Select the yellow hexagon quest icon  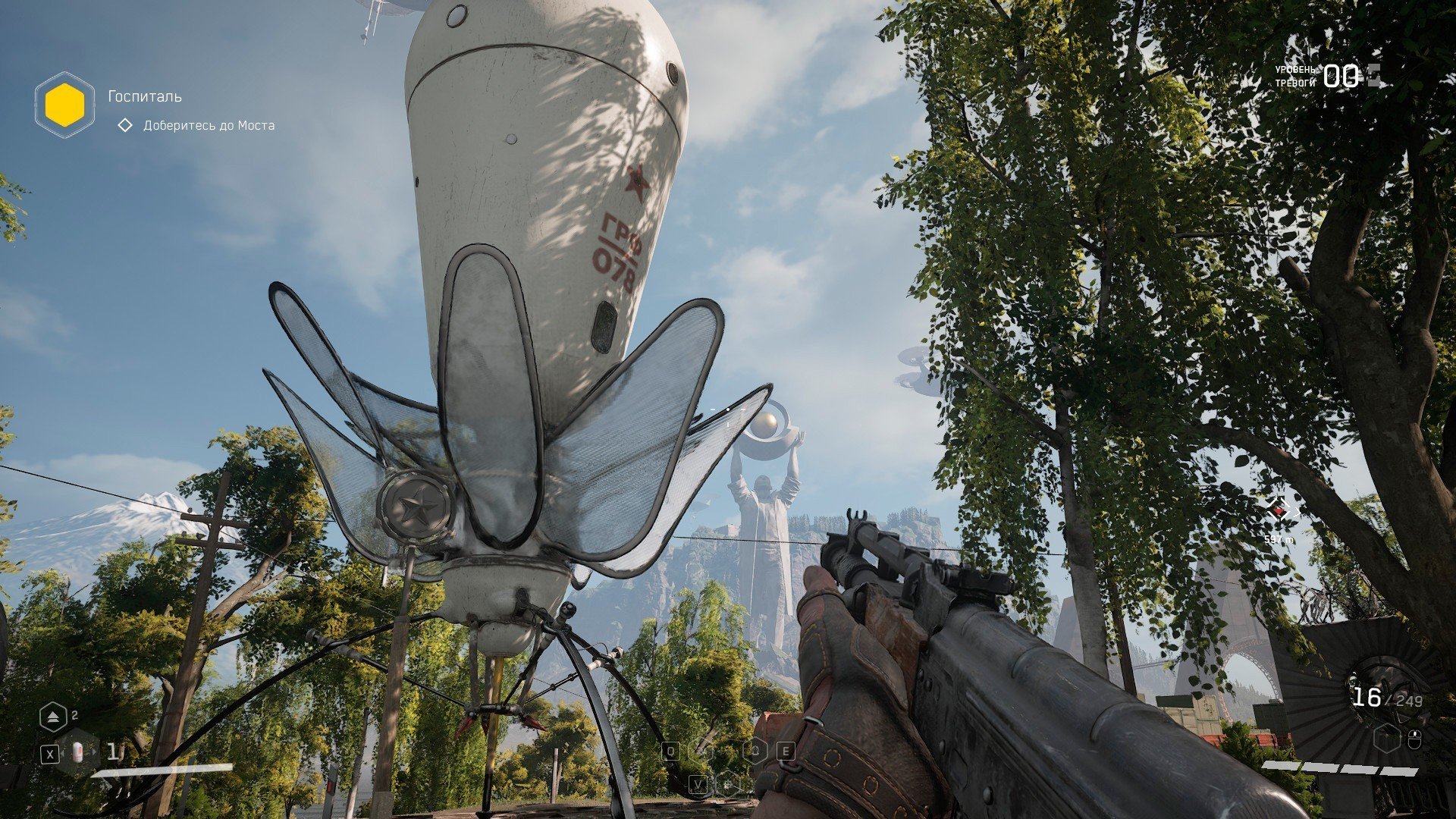pos(64,105)
